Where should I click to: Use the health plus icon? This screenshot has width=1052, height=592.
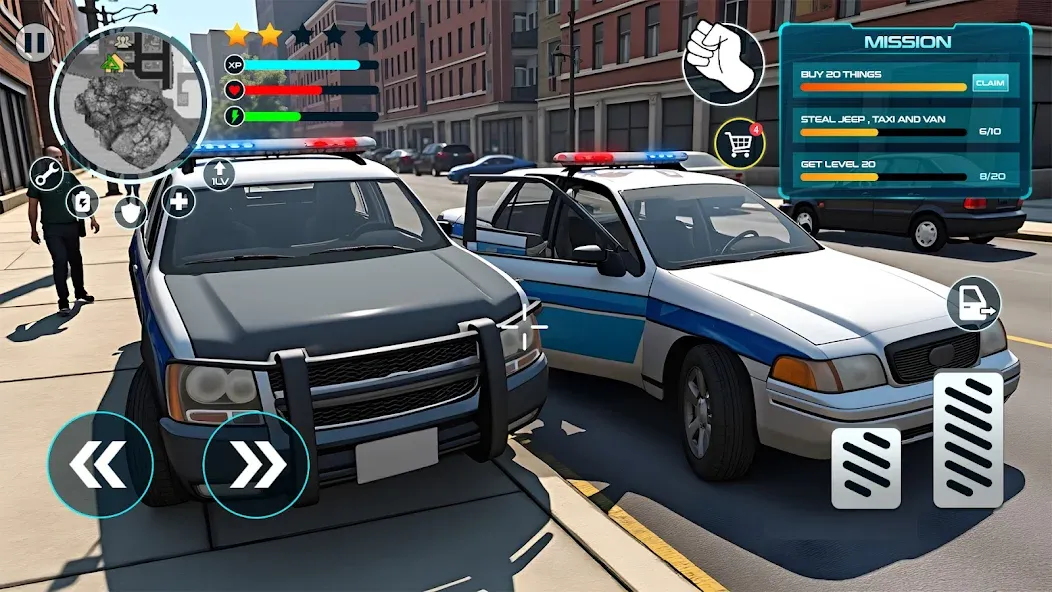pyautogui.click(x=178, y=202)
